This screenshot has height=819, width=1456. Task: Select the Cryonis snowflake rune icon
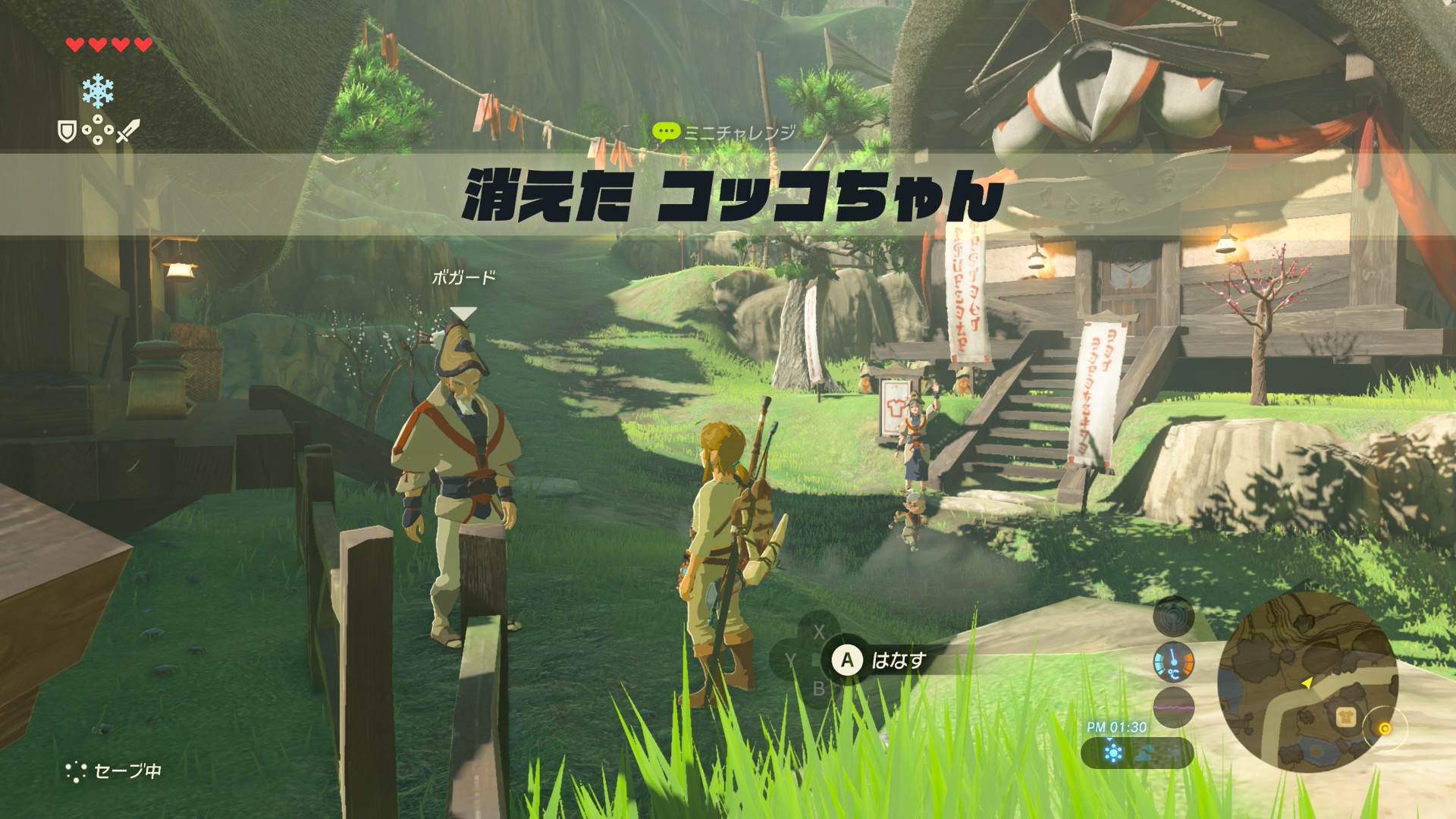98,91
